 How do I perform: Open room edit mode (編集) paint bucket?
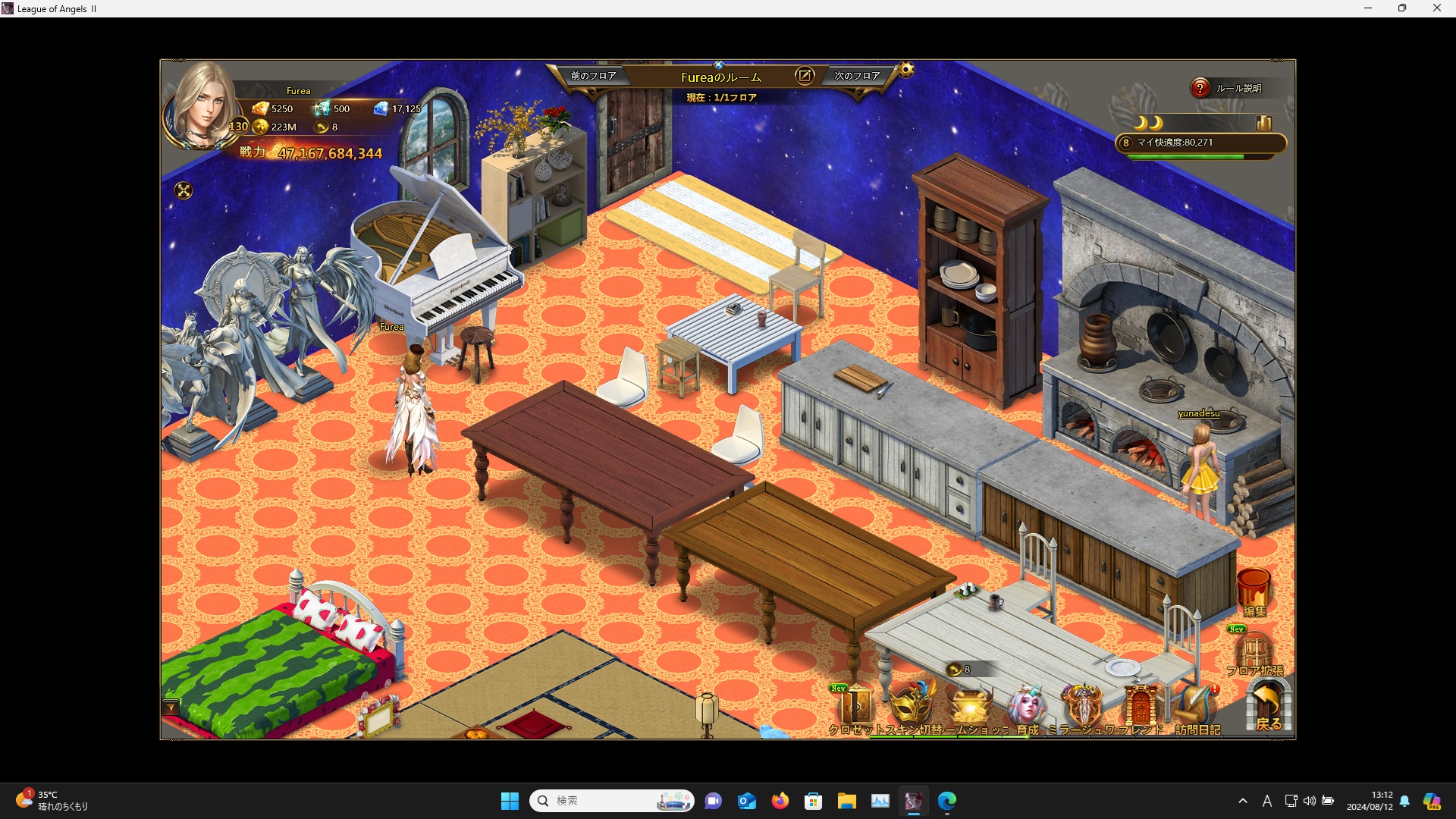(x=1254, y=591)
